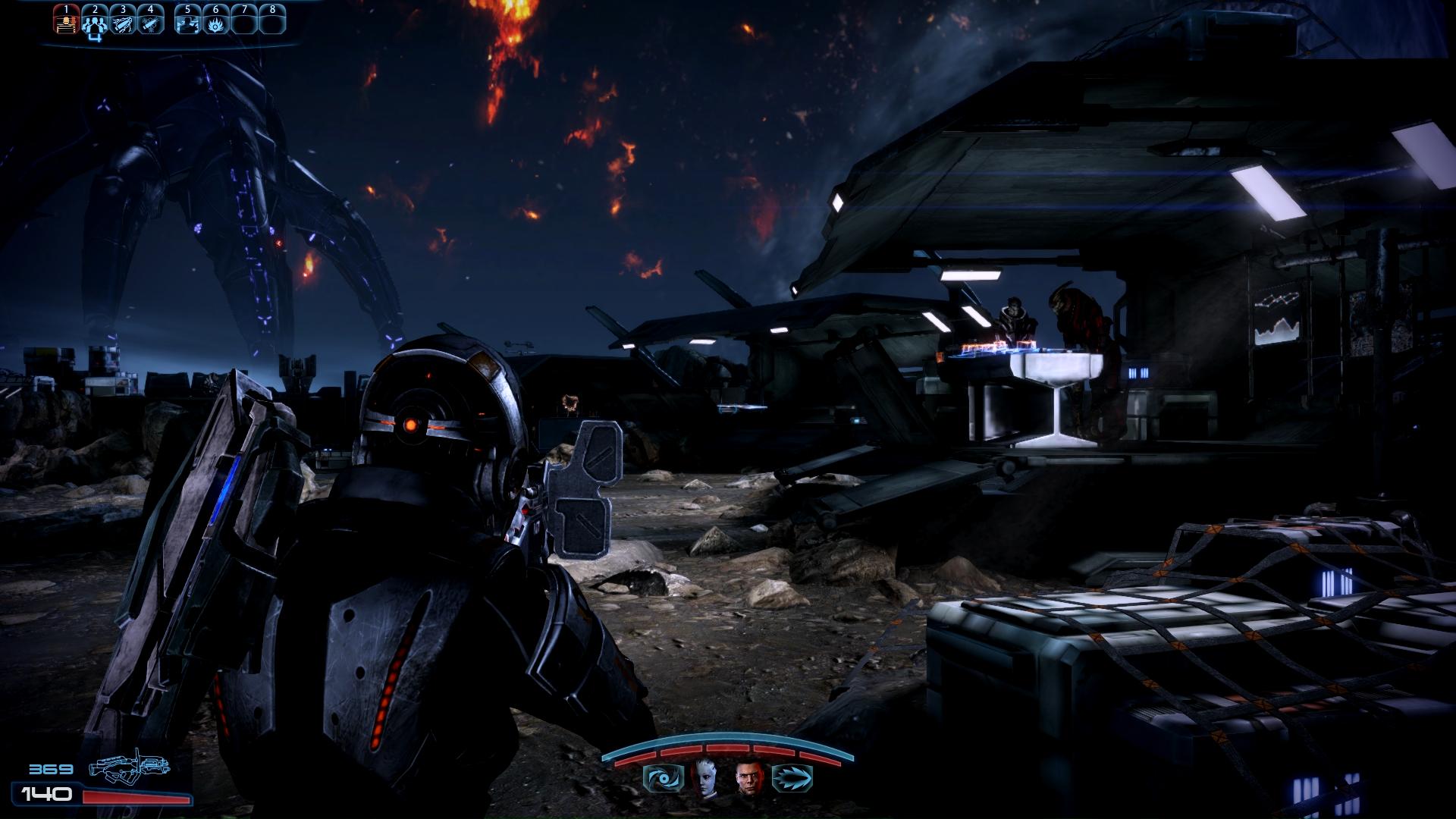Activate the flame burst power in slot 6
Image resolution: width=1456 pixels, height=819 pixels.
tap(215, 23)
